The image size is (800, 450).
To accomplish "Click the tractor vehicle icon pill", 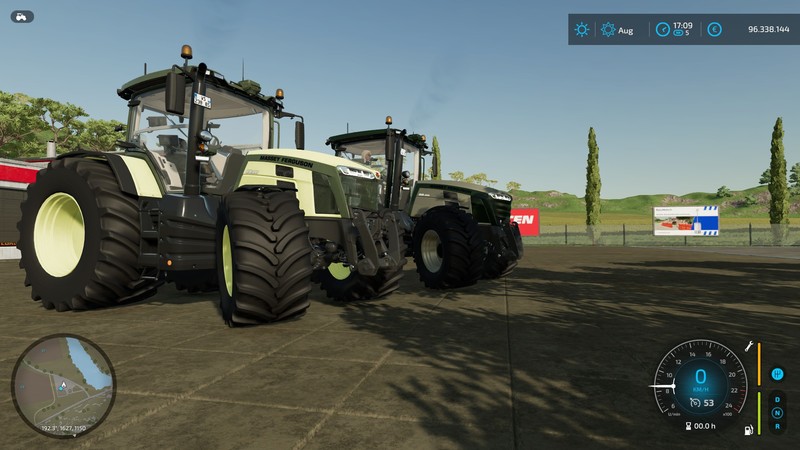I will (x=22, y=16).
